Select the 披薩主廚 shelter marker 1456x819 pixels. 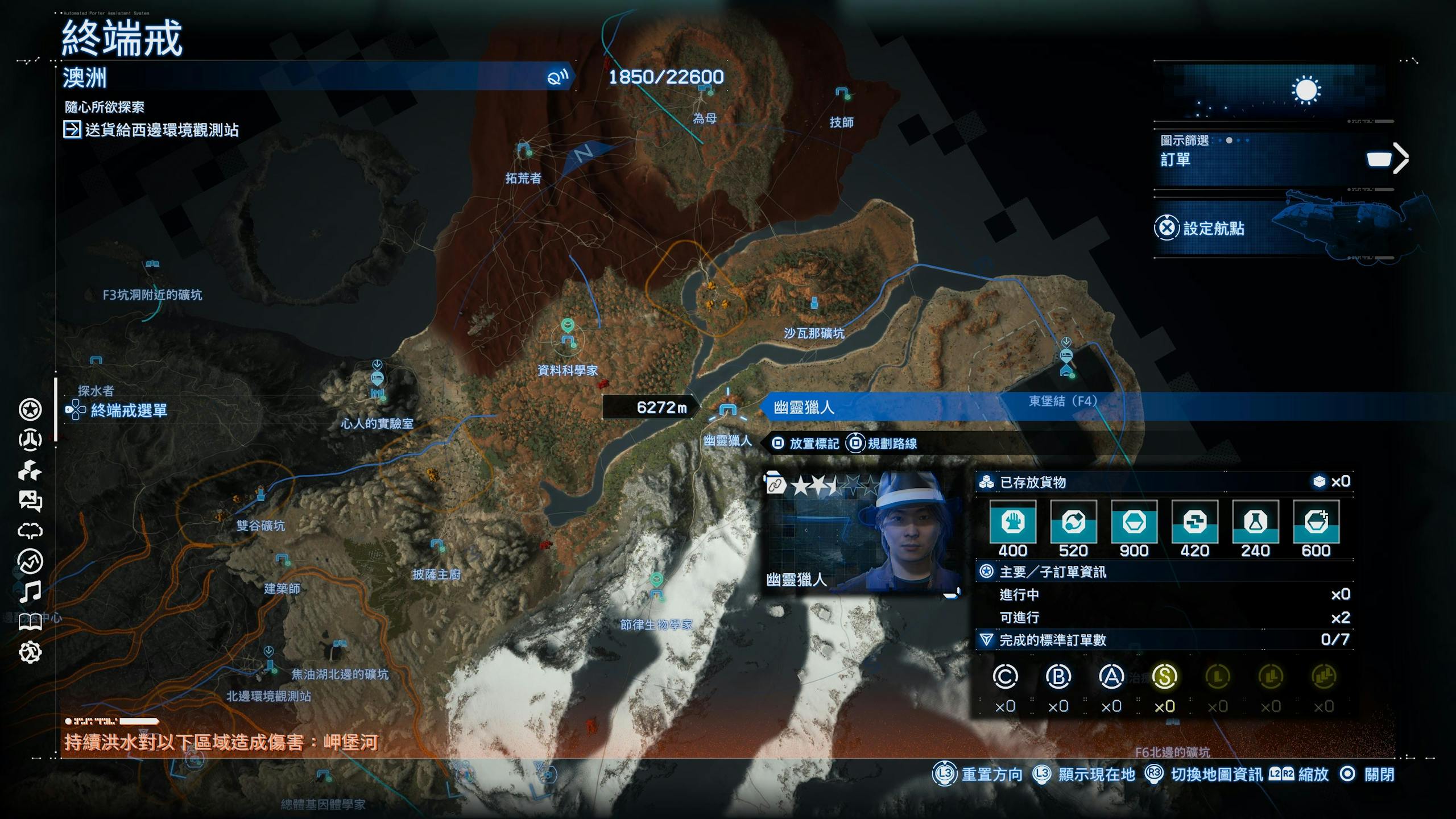pos(437,545)
